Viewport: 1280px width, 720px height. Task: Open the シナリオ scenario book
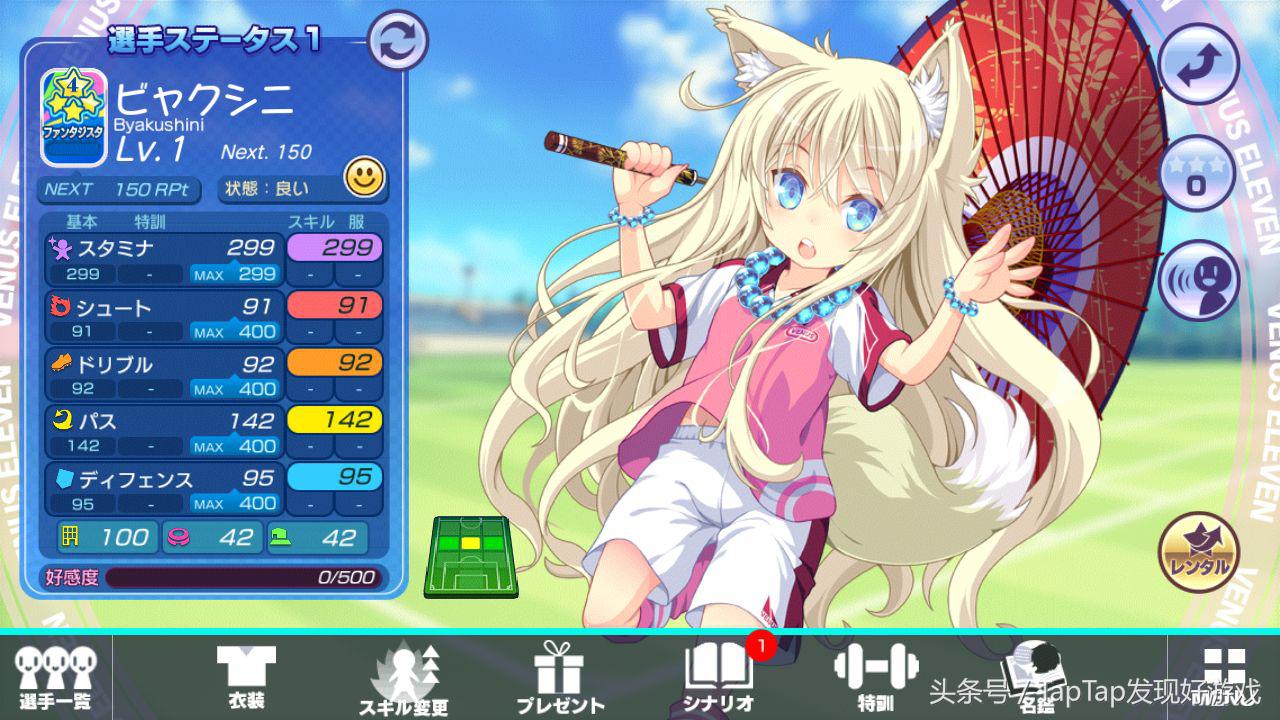click(x=719, y=678)
